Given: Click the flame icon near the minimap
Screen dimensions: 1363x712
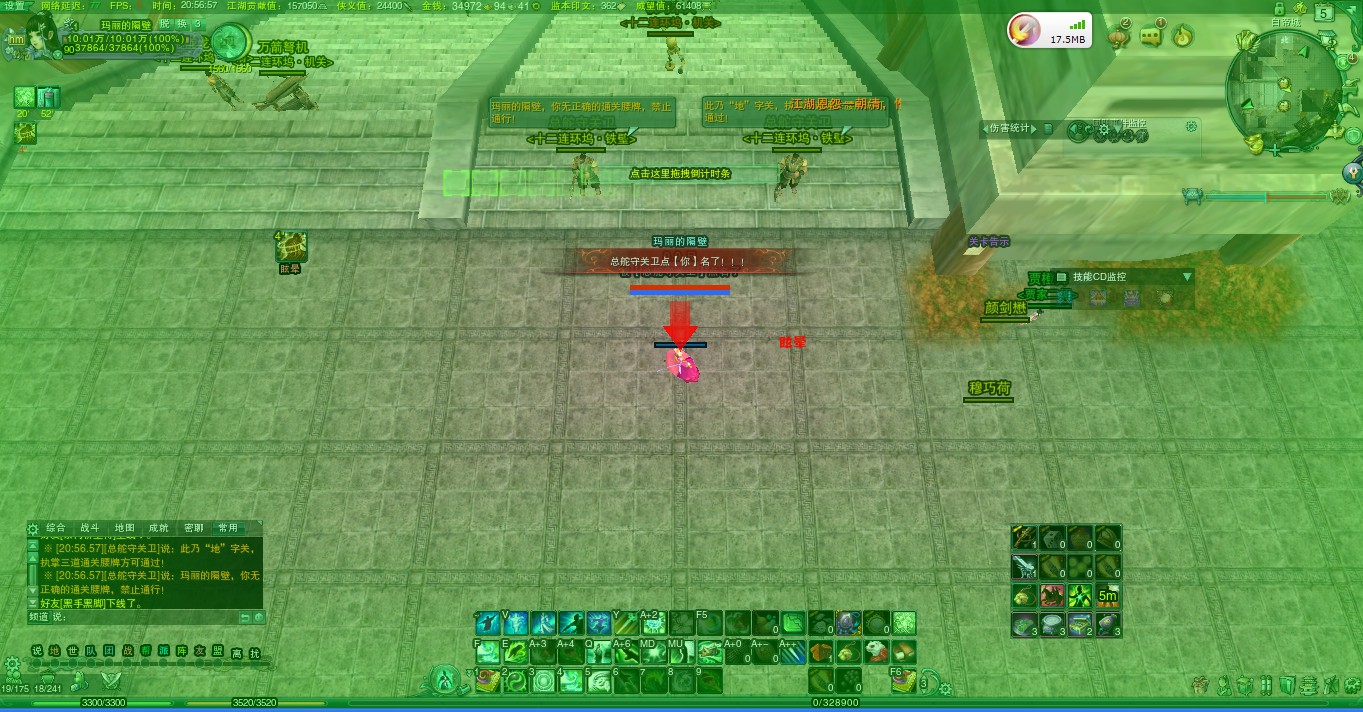Looking at the screenshot, I should 1182,37.
